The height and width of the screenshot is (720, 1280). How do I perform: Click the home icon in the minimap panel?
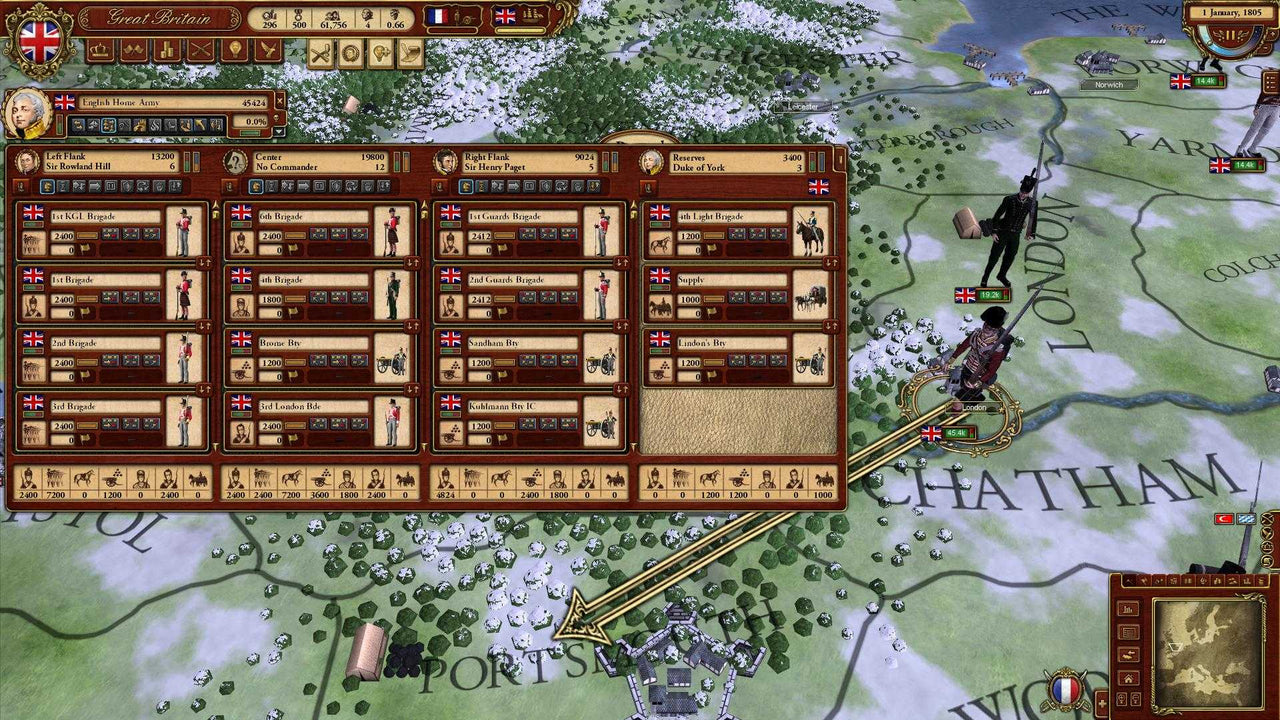[x=1128, y=680]
